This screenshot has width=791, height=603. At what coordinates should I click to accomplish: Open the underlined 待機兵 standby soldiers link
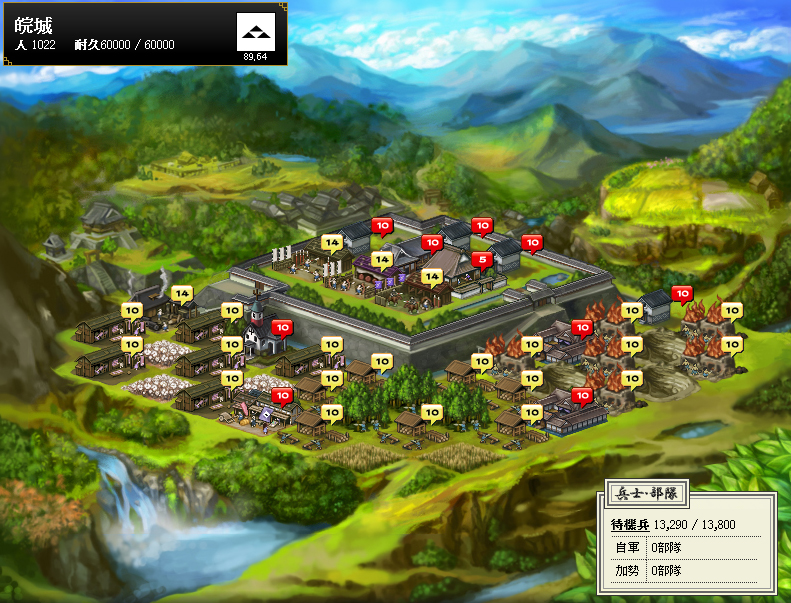630,525
